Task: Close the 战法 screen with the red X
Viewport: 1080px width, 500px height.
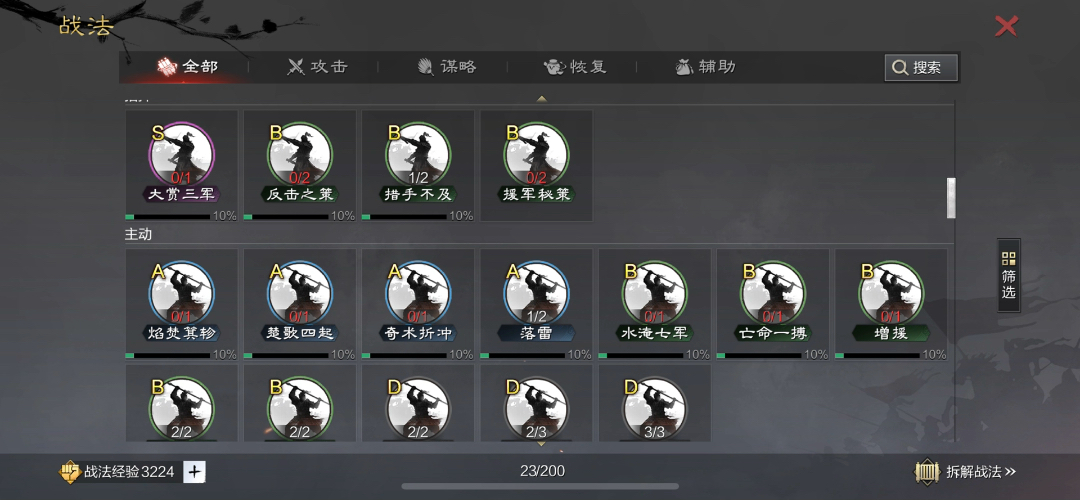Action: (x=1006, y=26)
